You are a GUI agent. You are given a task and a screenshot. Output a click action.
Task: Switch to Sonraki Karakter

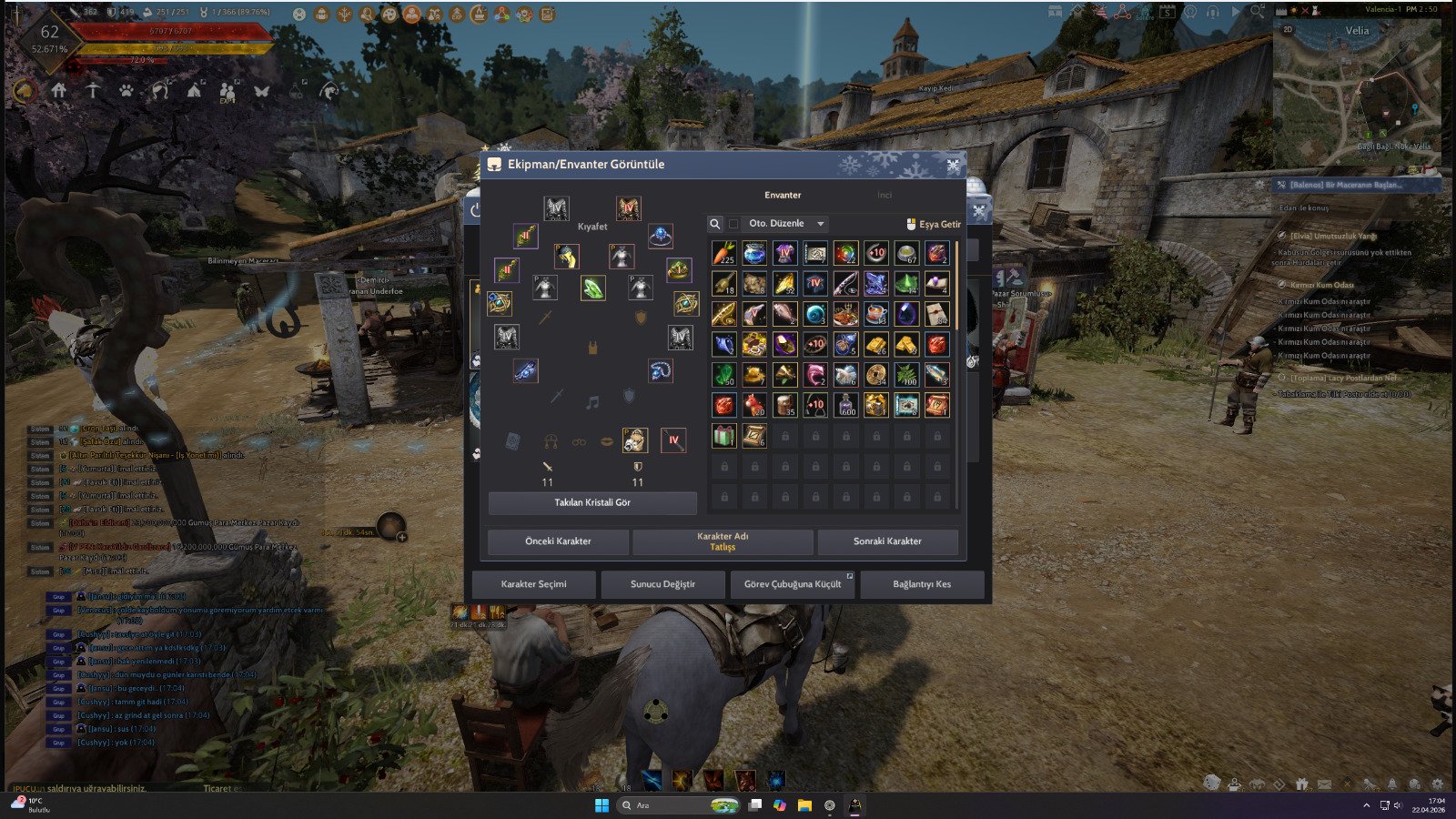pos(887,541)
